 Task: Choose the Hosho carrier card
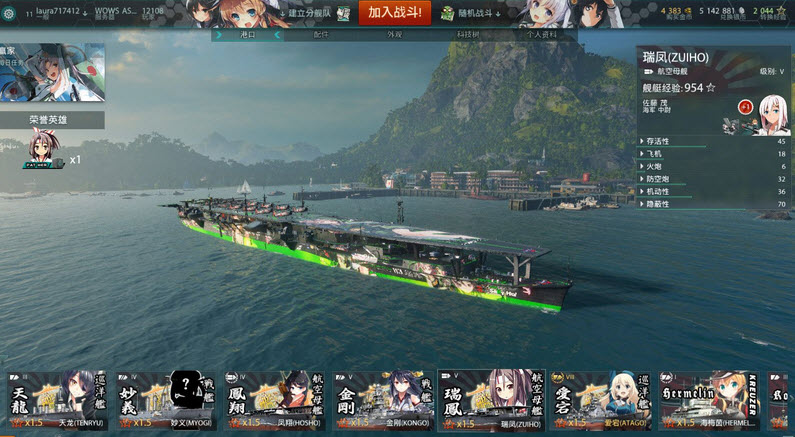[x=274, y=401]
